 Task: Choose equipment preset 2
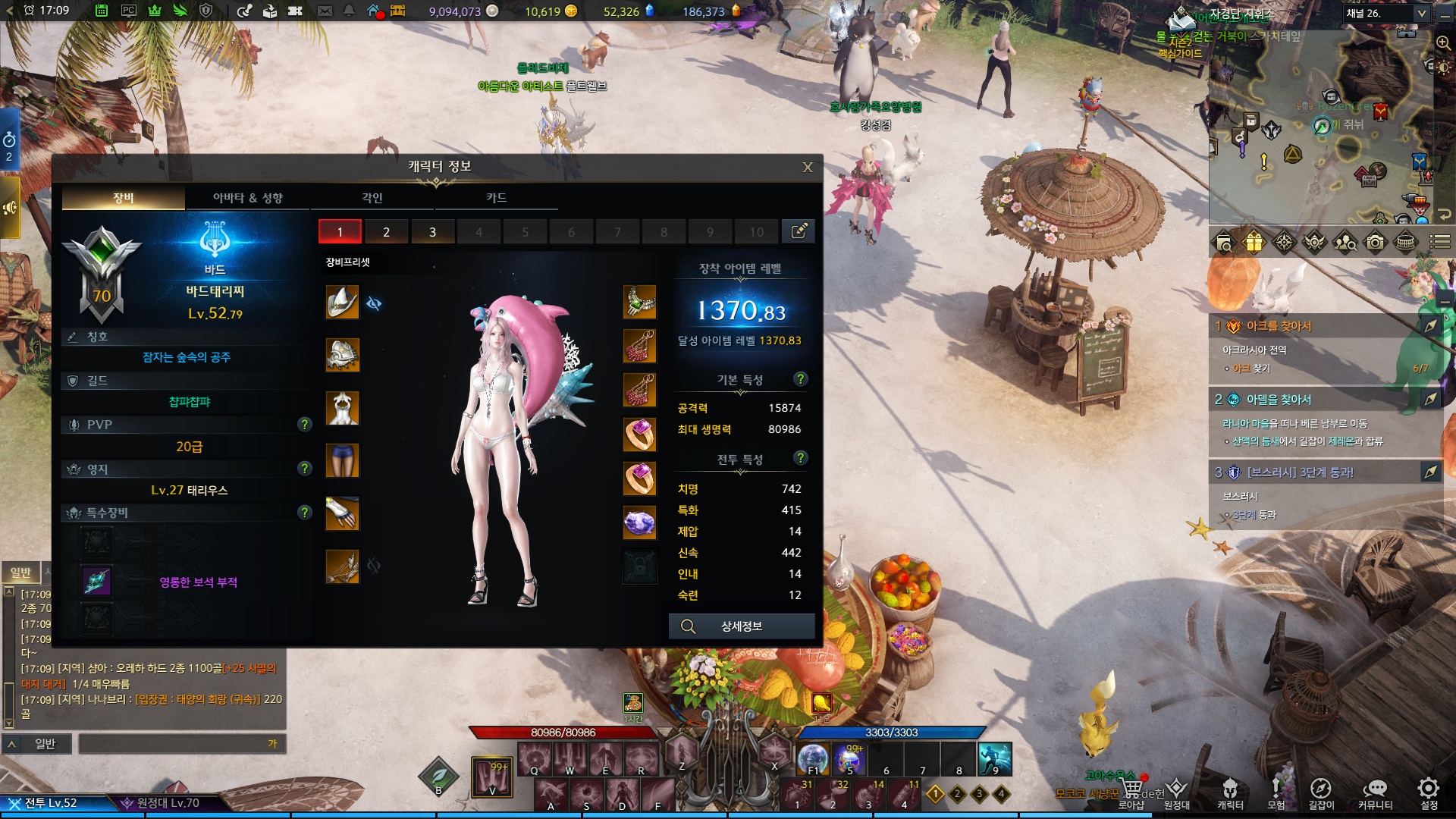coord(386,232)
